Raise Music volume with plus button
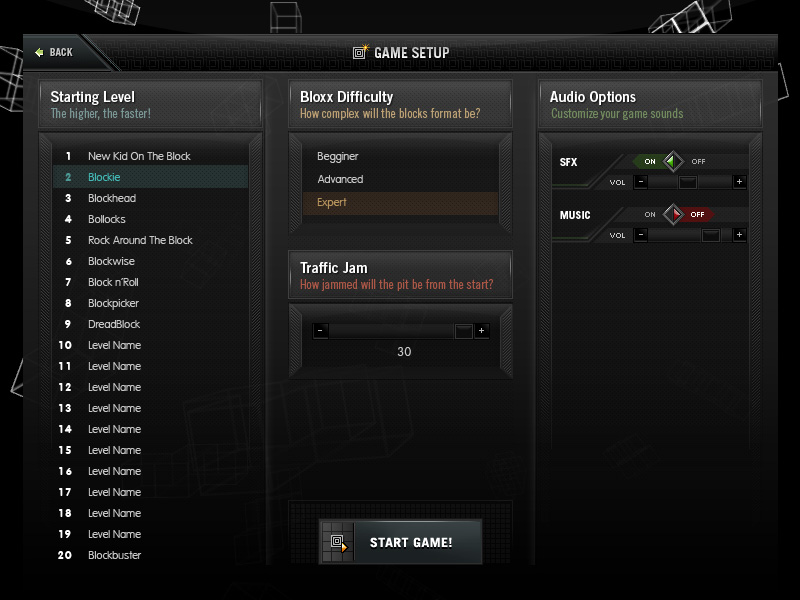The width and height of the screenshot is (800, 600). click(739, 235)
